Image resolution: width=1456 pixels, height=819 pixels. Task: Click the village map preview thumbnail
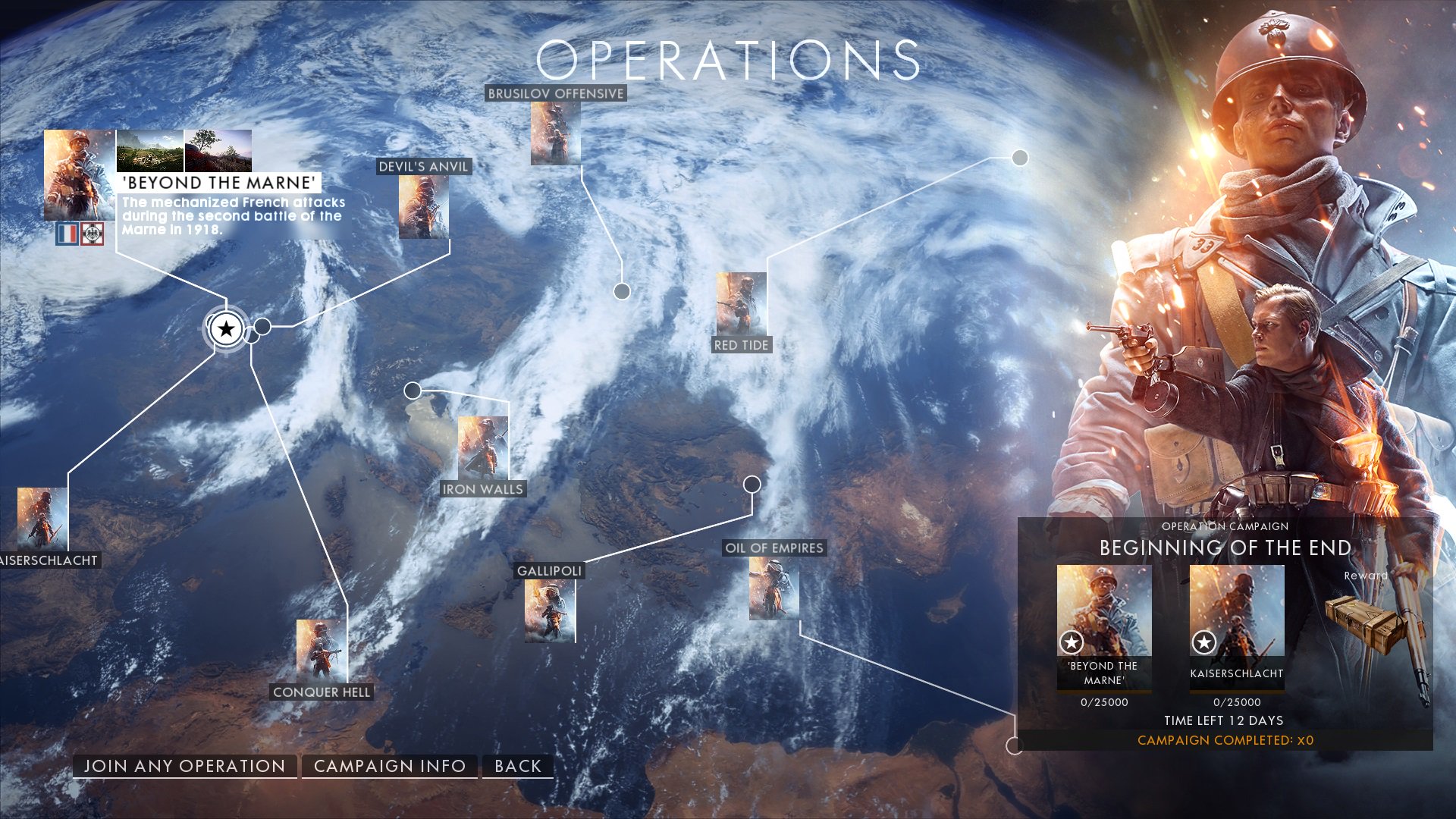[x=149, y=150]
